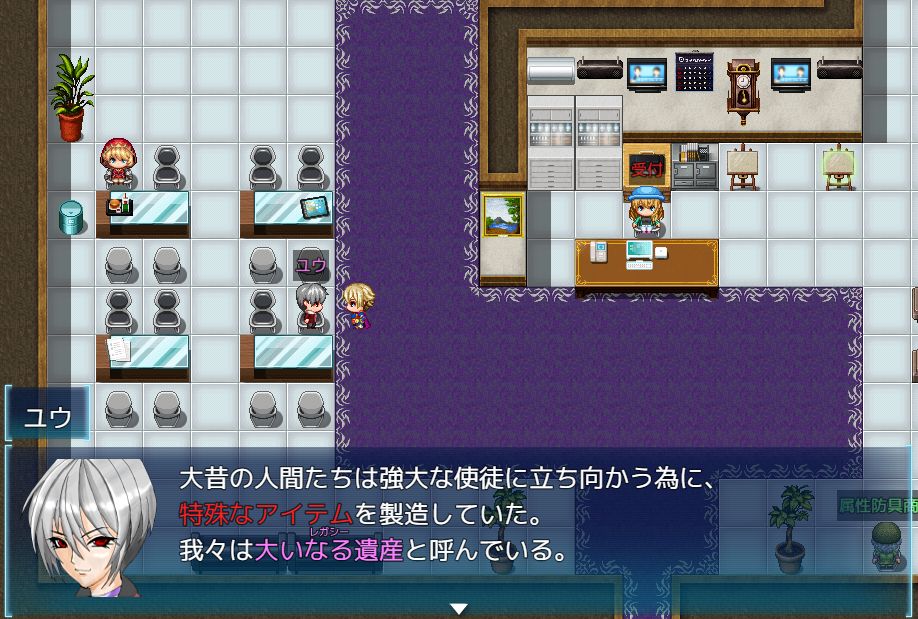
Task: Advance dialogue with the white down arrow
Action: coord(459,608)
